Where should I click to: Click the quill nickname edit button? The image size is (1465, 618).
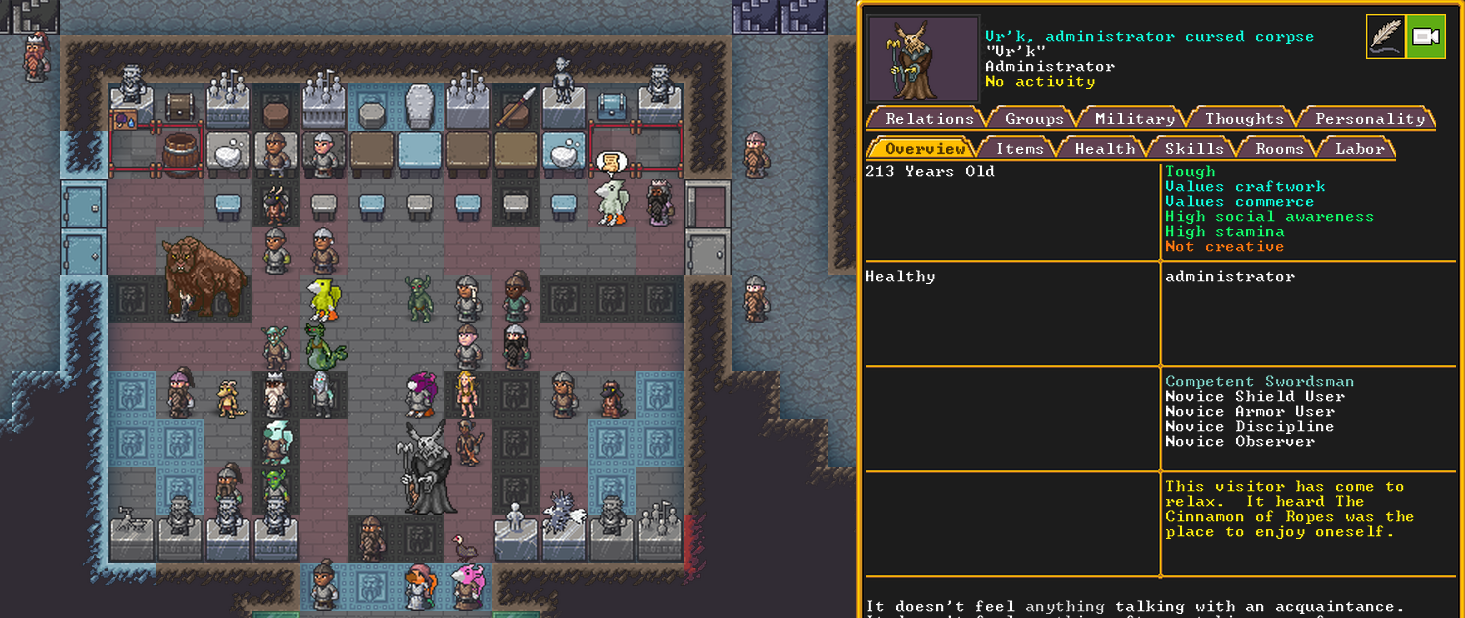pos(1386,37)
